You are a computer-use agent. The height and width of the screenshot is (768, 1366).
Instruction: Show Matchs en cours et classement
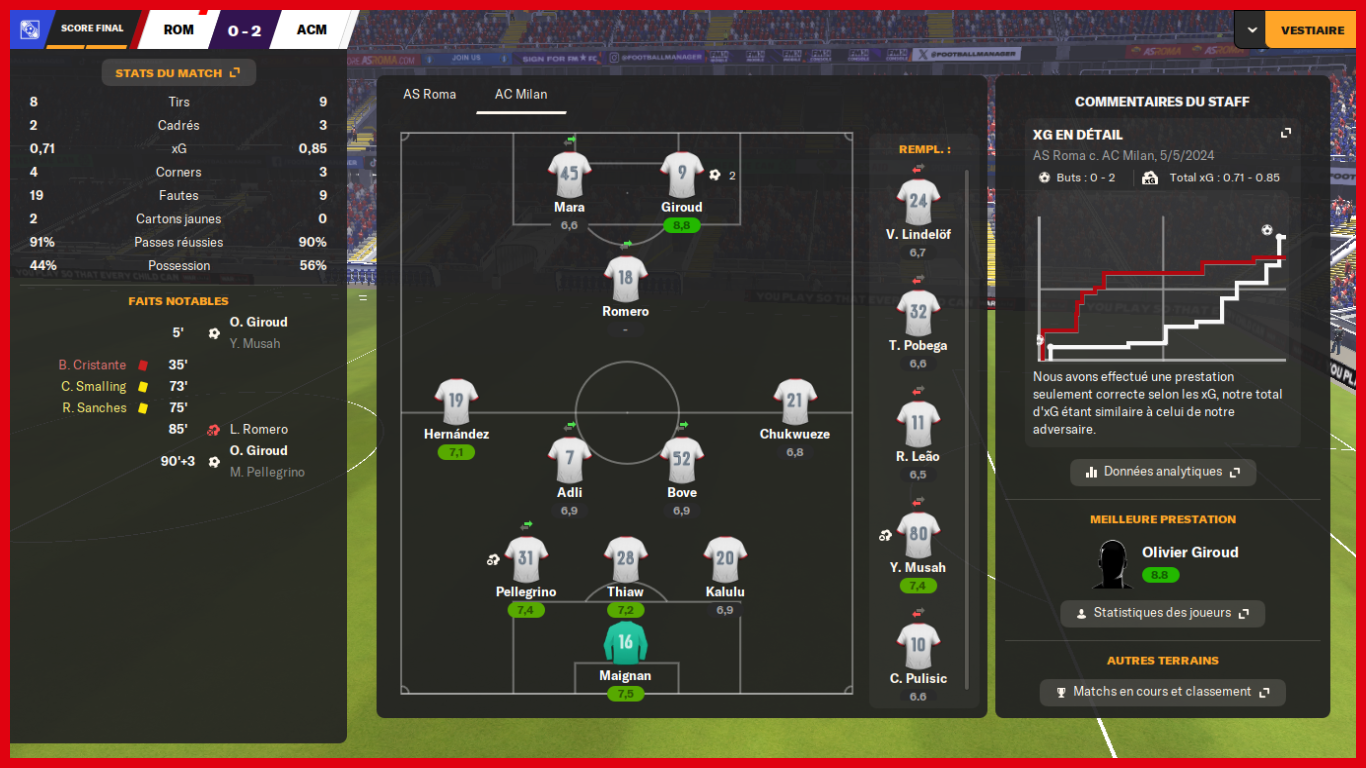pyautogui.click(x=1162, y=692)
